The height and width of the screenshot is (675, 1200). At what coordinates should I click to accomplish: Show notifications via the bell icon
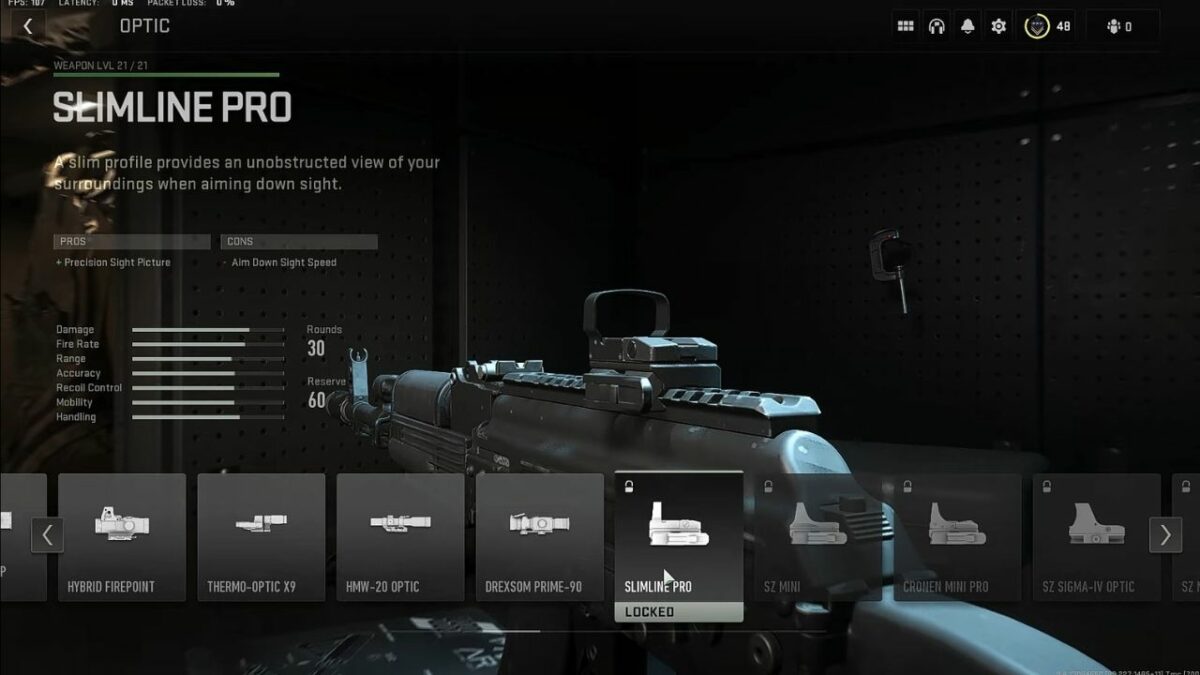pyautogui.click(x=968, y=27)
